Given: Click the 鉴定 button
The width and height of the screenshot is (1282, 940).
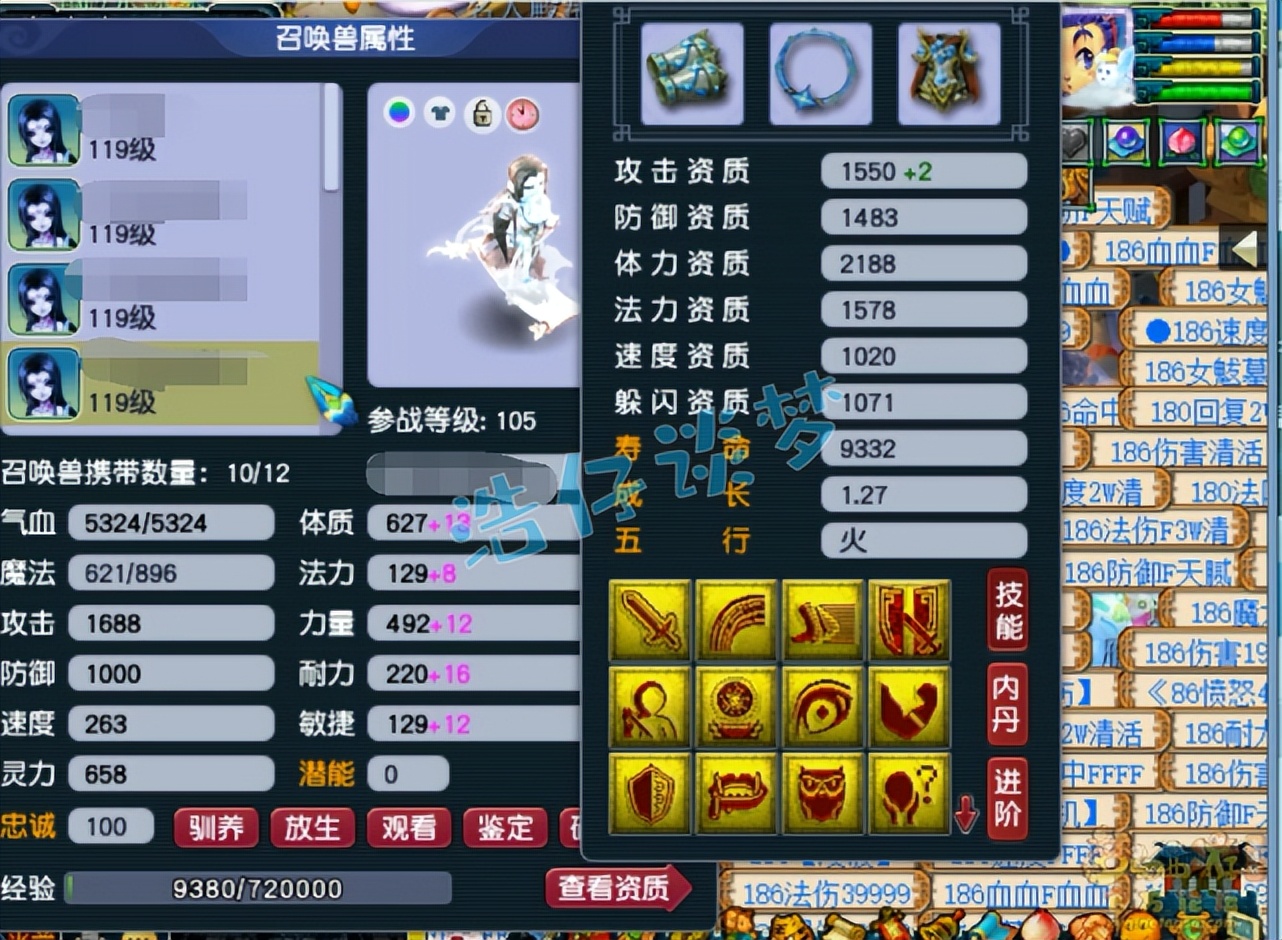Looking at the screenshot, I should pos(505,828).
